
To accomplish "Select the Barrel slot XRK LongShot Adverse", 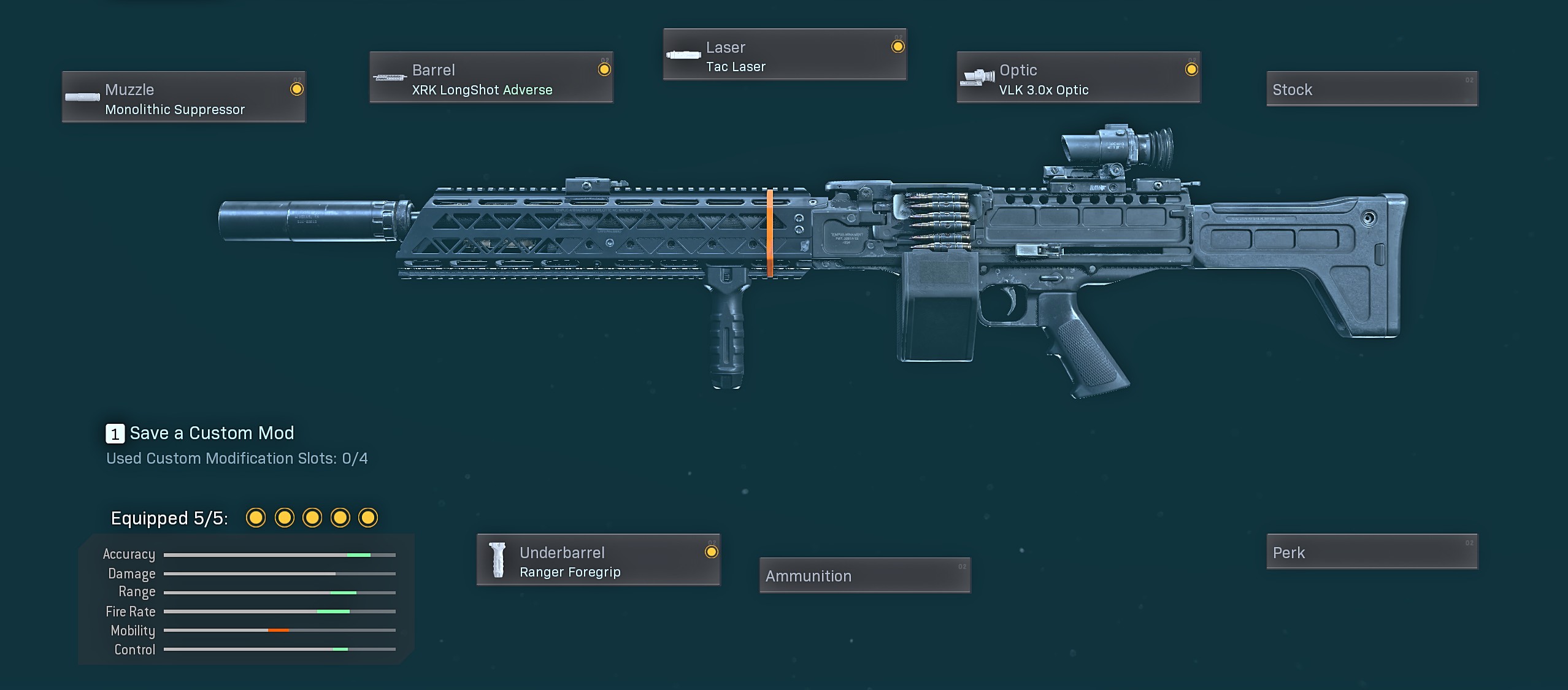I will point(491,77).
